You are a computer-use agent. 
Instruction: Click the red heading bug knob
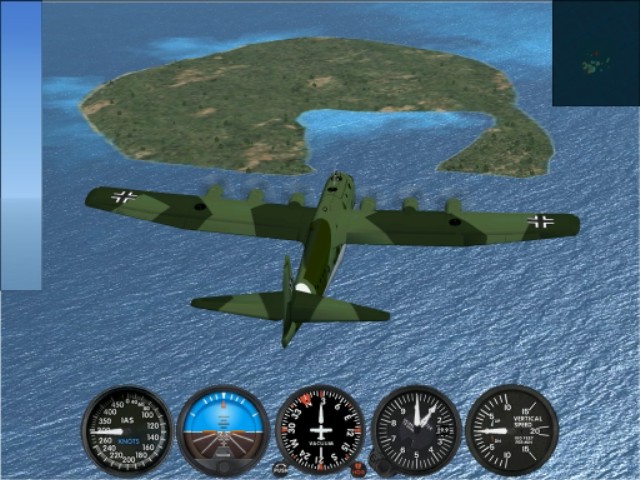click(x=357, y=467)
